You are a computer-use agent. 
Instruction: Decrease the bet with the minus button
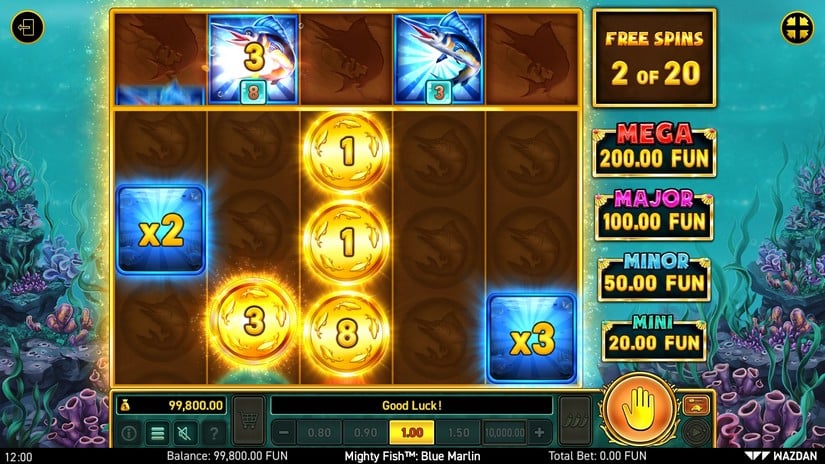tap(284, 432)
